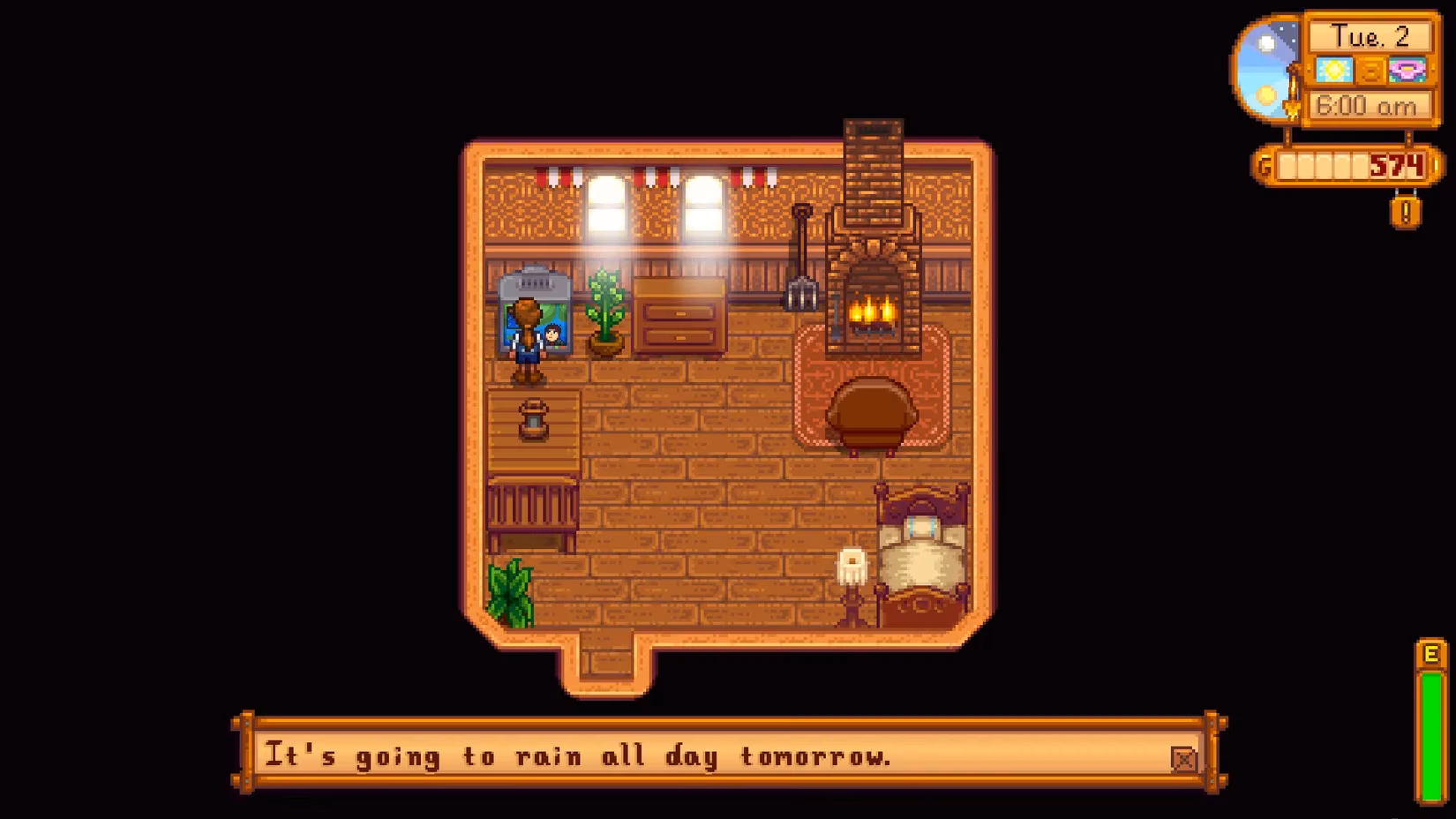Toggle the fireplace flames off
1456x819 pixels.
[x=872, y=309]
